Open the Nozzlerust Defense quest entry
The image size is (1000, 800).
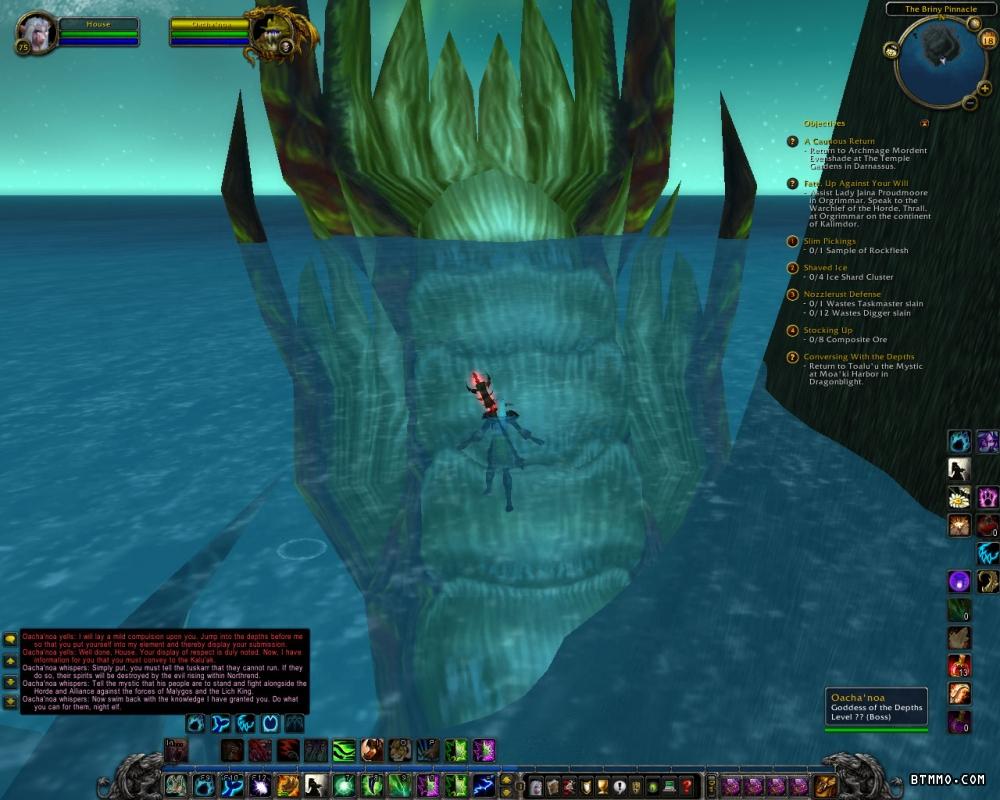coord(842,294)
